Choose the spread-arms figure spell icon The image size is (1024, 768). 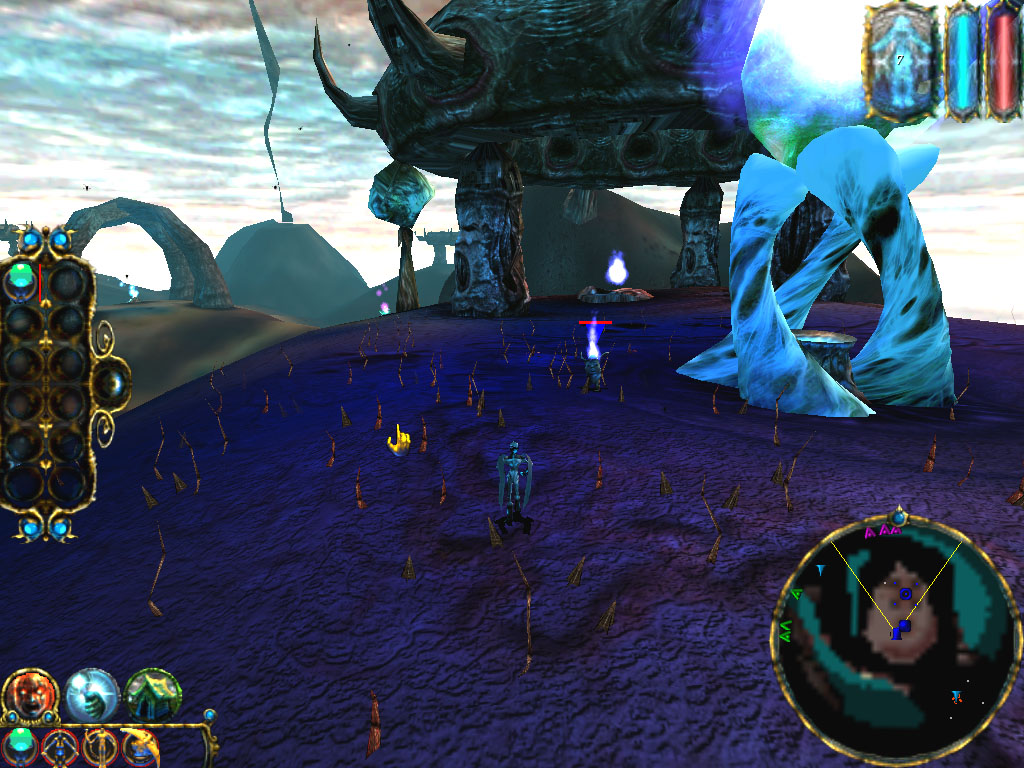pyautogui.click(x=60, y=747)
